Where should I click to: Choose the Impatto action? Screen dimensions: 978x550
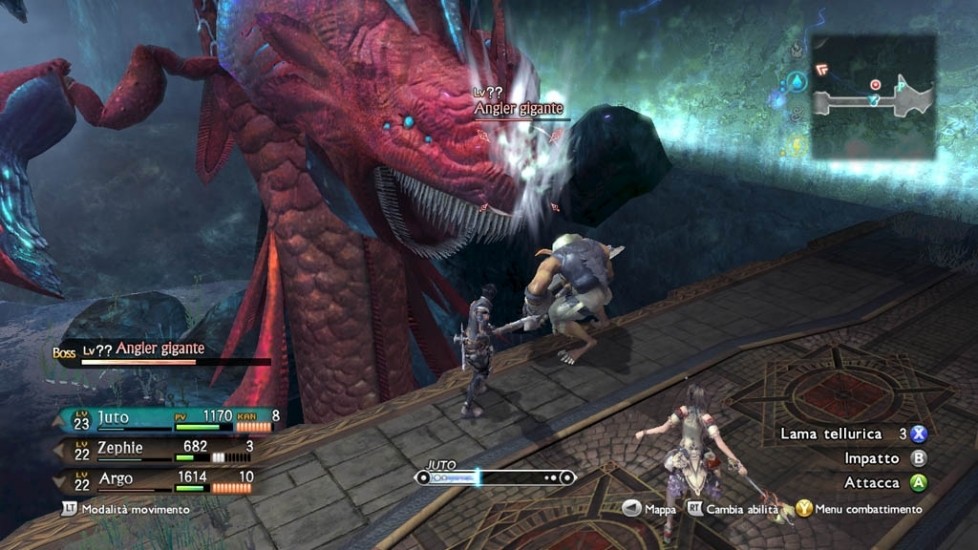click(x=918, y=458)
